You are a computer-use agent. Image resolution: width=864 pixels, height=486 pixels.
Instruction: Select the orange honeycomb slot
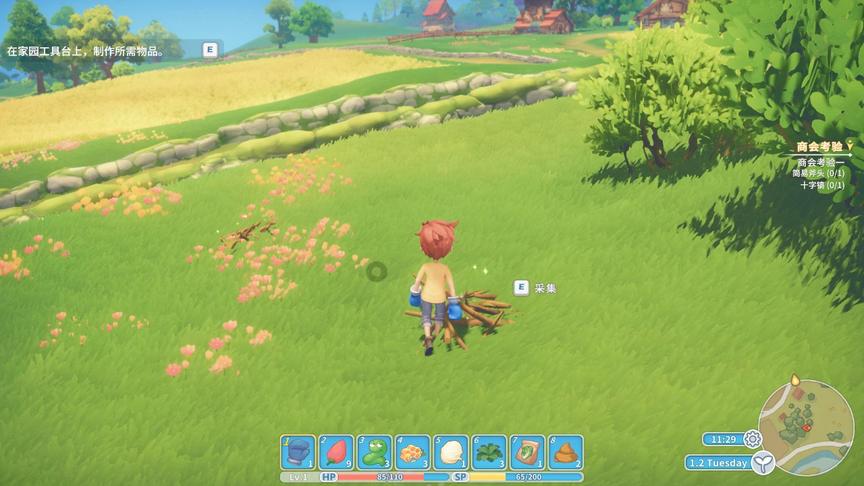412,453
